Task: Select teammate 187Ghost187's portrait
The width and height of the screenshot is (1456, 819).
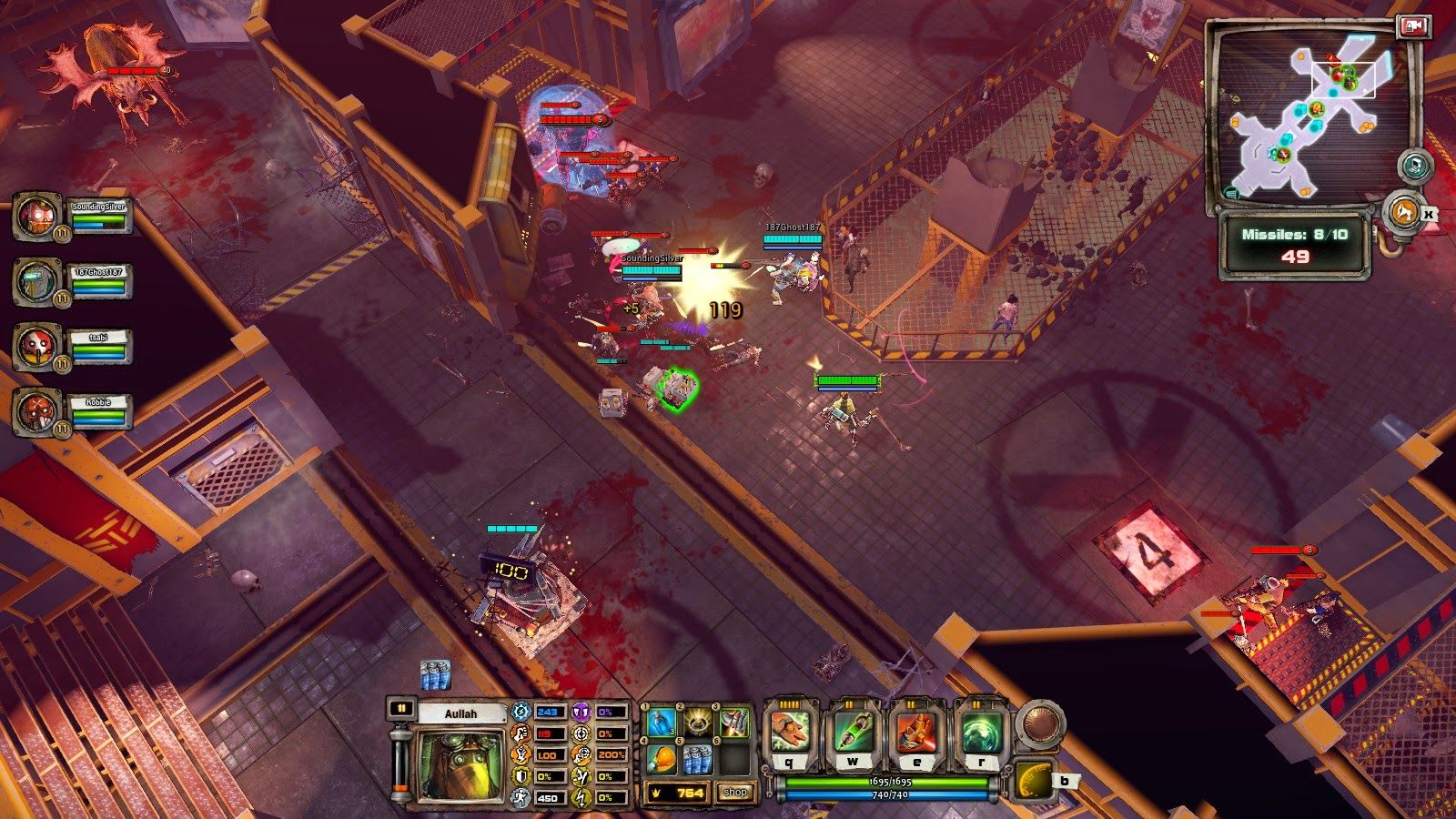Action: click(x=37, y=281)
